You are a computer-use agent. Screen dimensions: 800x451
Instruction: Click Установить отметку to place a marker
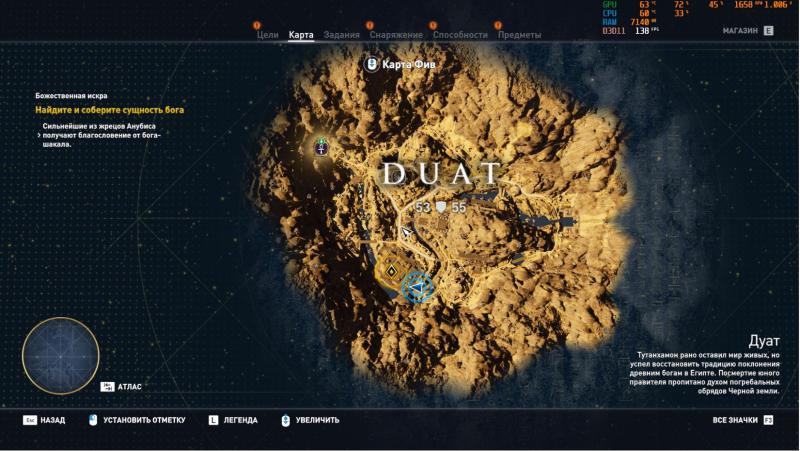pyautogui.click(x=138, y=420)
